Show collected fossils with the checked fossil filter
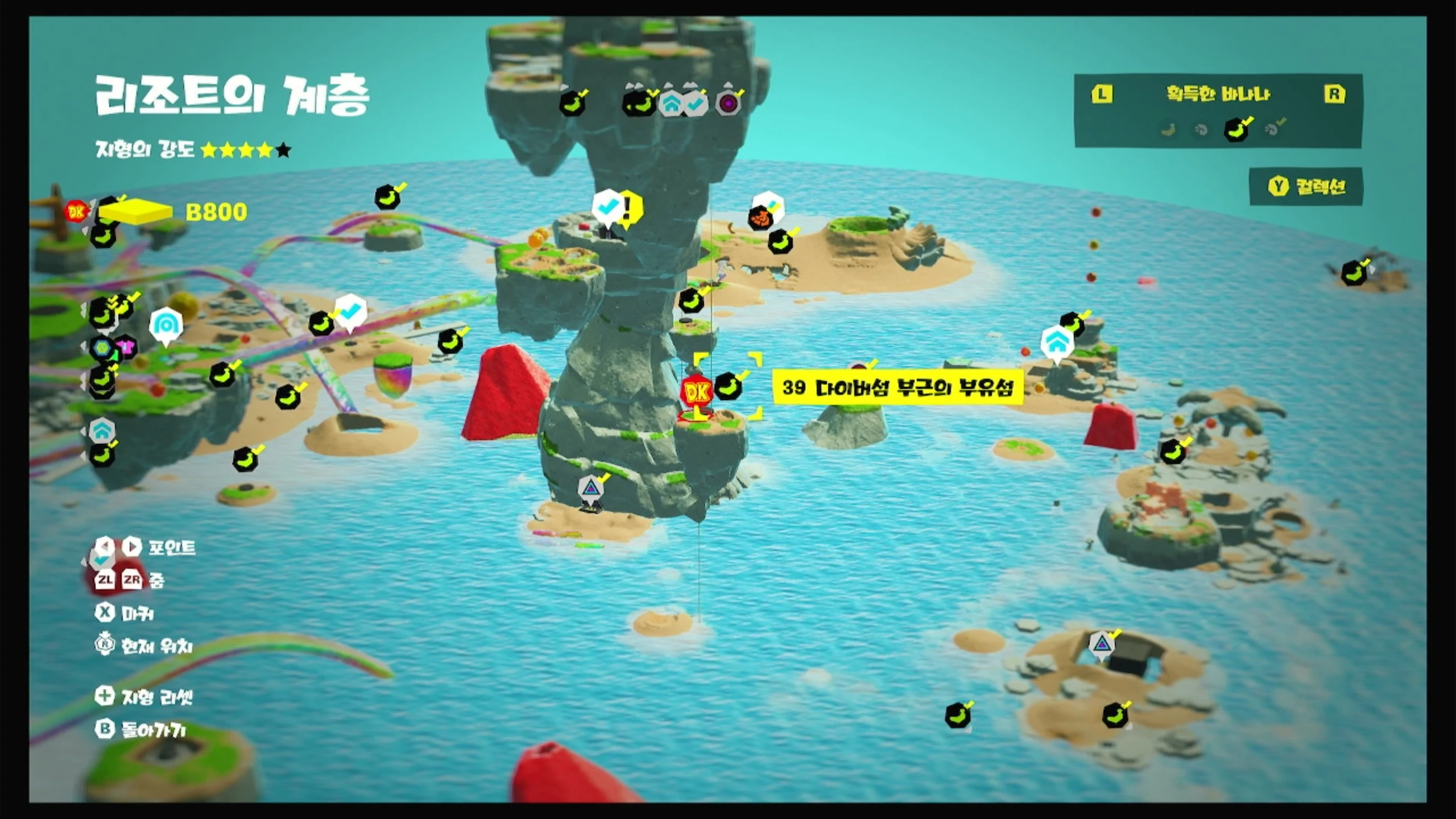The image size is (1456, 819). click(x=1273, y=129)
